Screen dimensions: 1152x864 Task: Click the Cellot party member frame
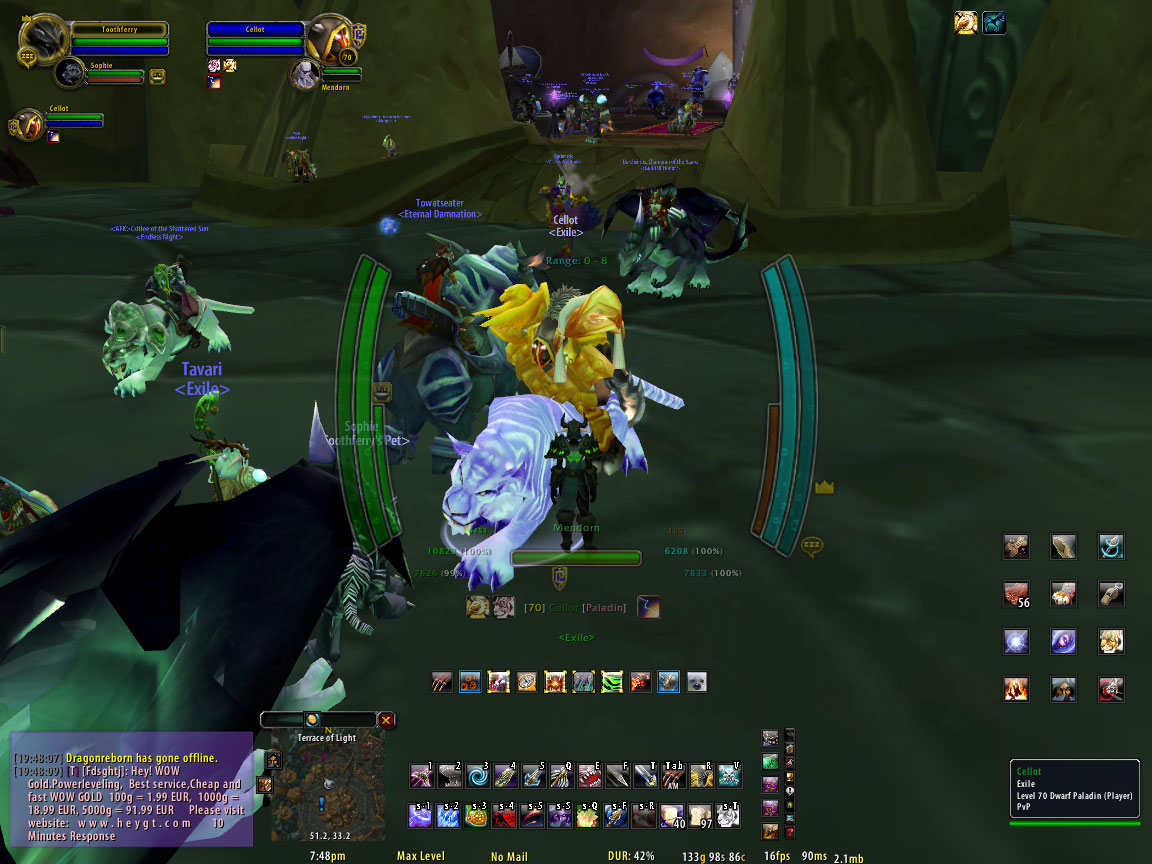coord(28,125)
